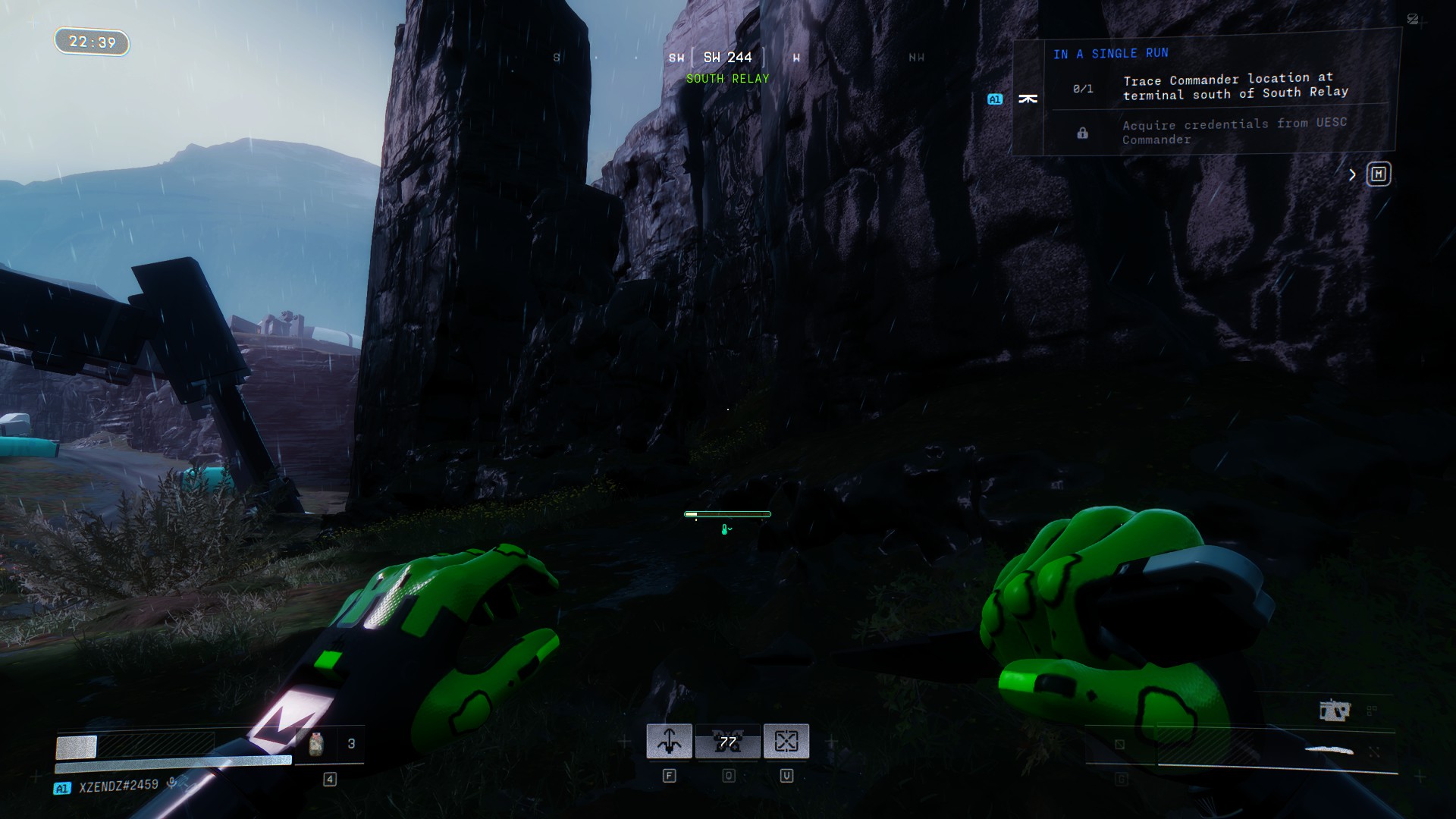This screenshot has width=1456, height=819.
Task: Activate the upward arrow ability icon
Action: point(669,741)
